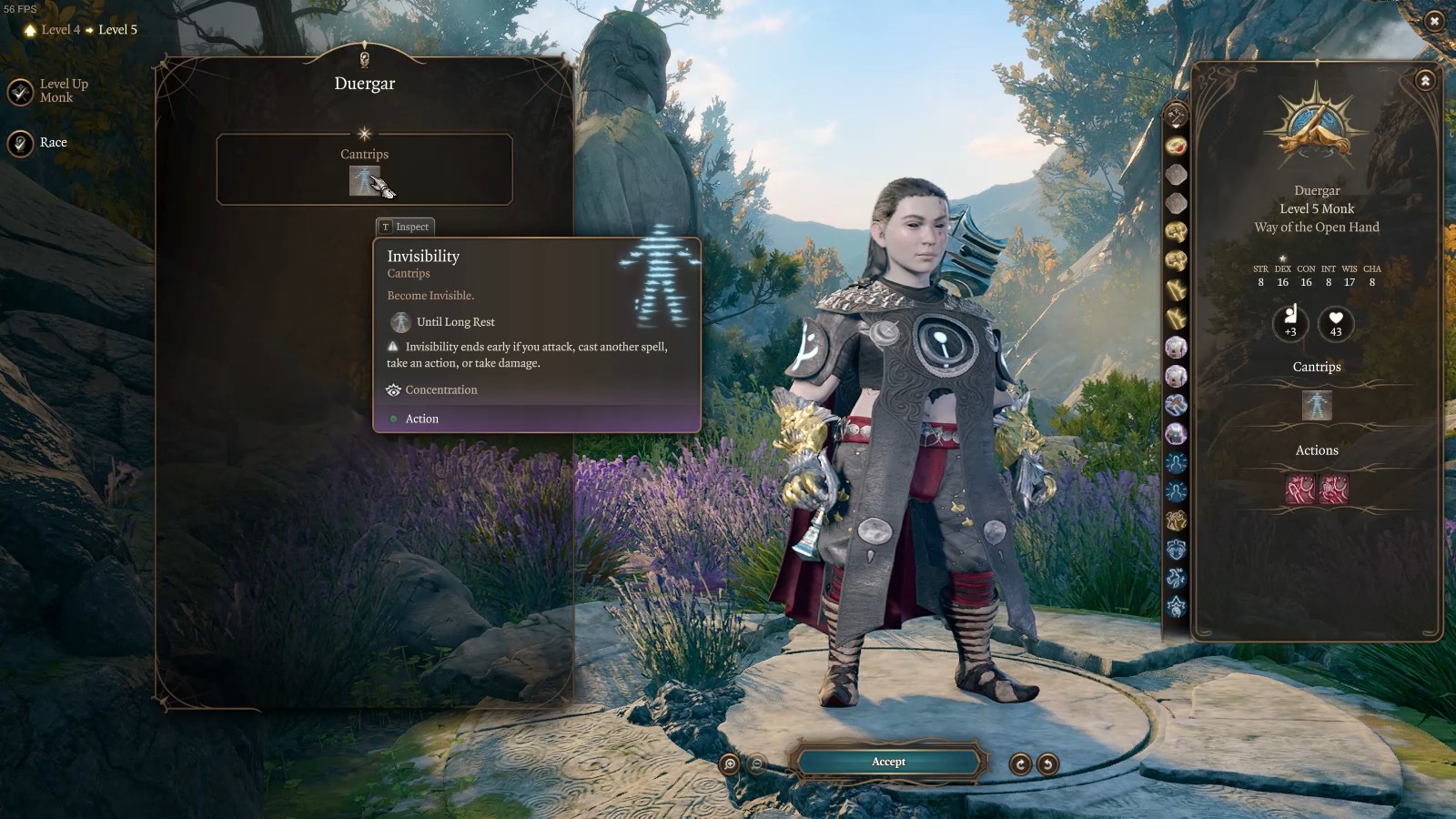Close the level up screen
Image resolution: width=1456 pixels, height=819 pixels.
(x=1434, y=21)
